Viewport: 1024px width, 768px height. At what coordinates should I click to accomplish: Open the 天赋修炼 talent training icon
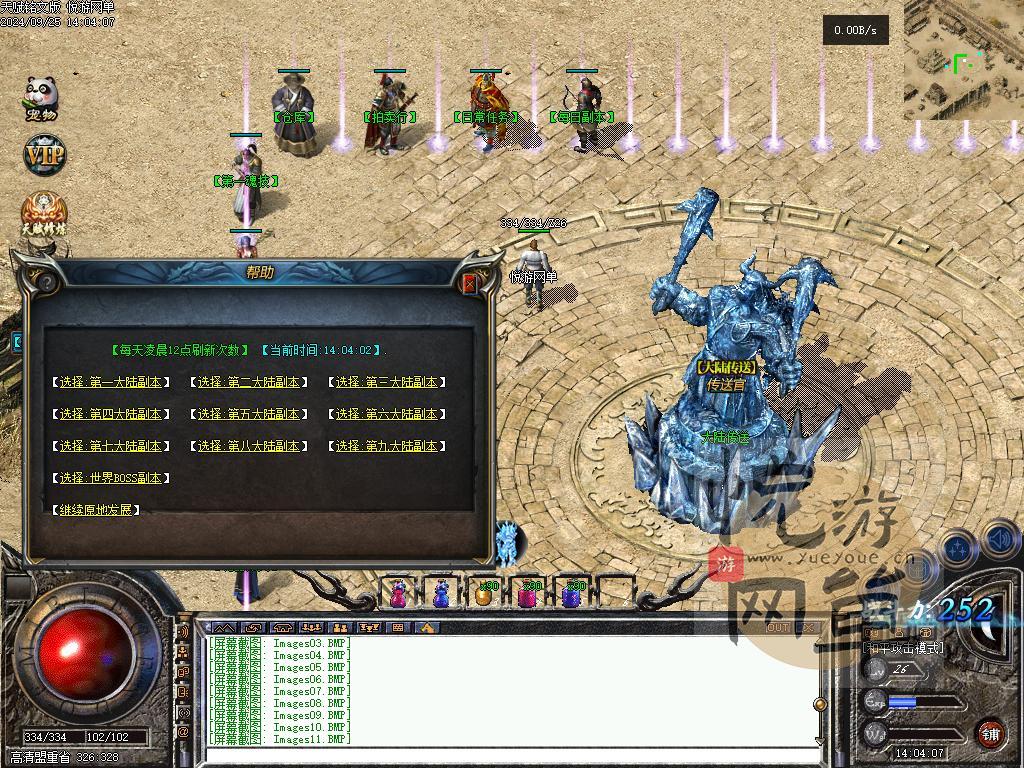tap(45, 215)
